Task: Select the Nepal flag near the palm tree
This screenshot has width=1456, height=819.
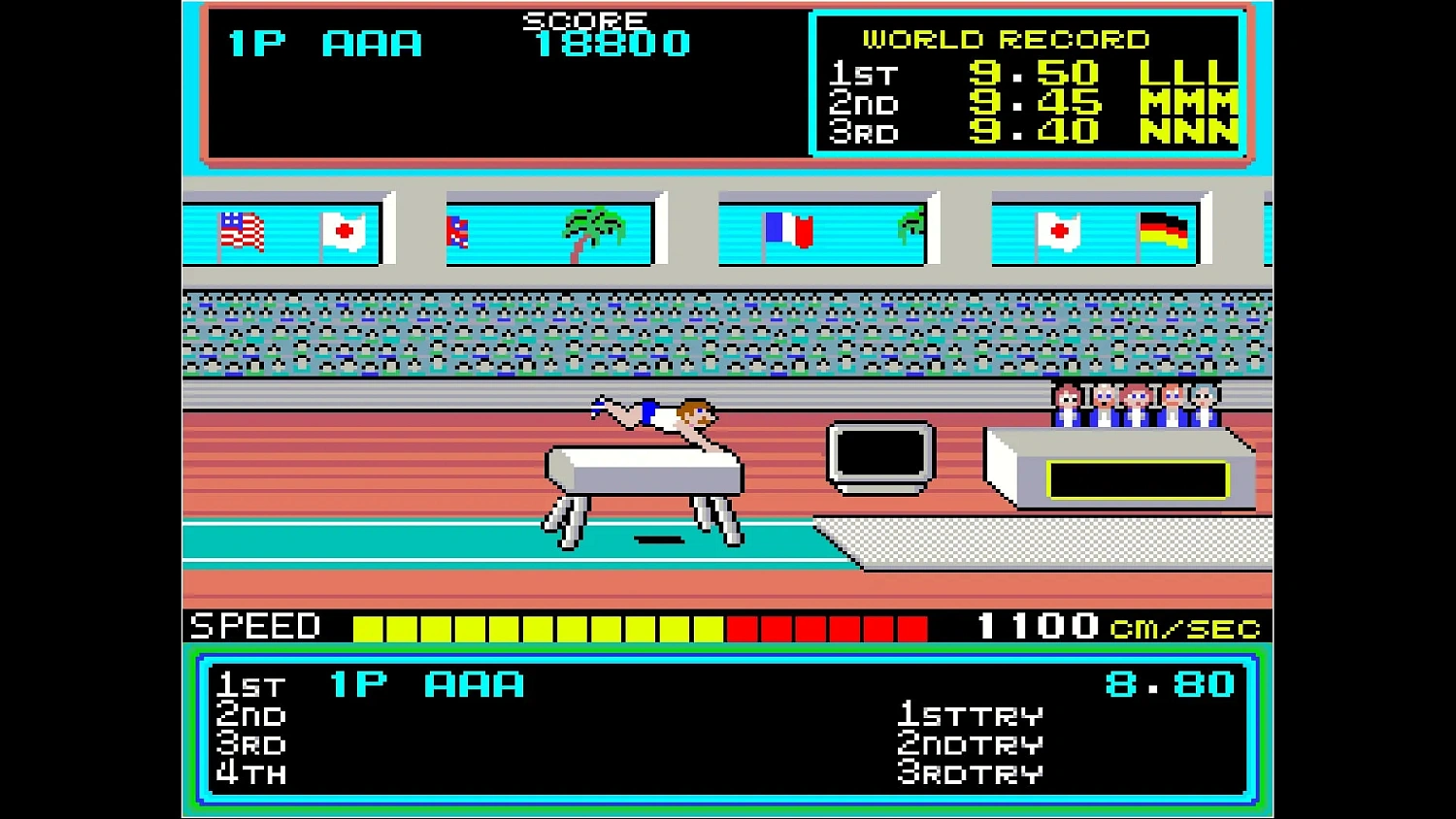Action: [457, 231]
